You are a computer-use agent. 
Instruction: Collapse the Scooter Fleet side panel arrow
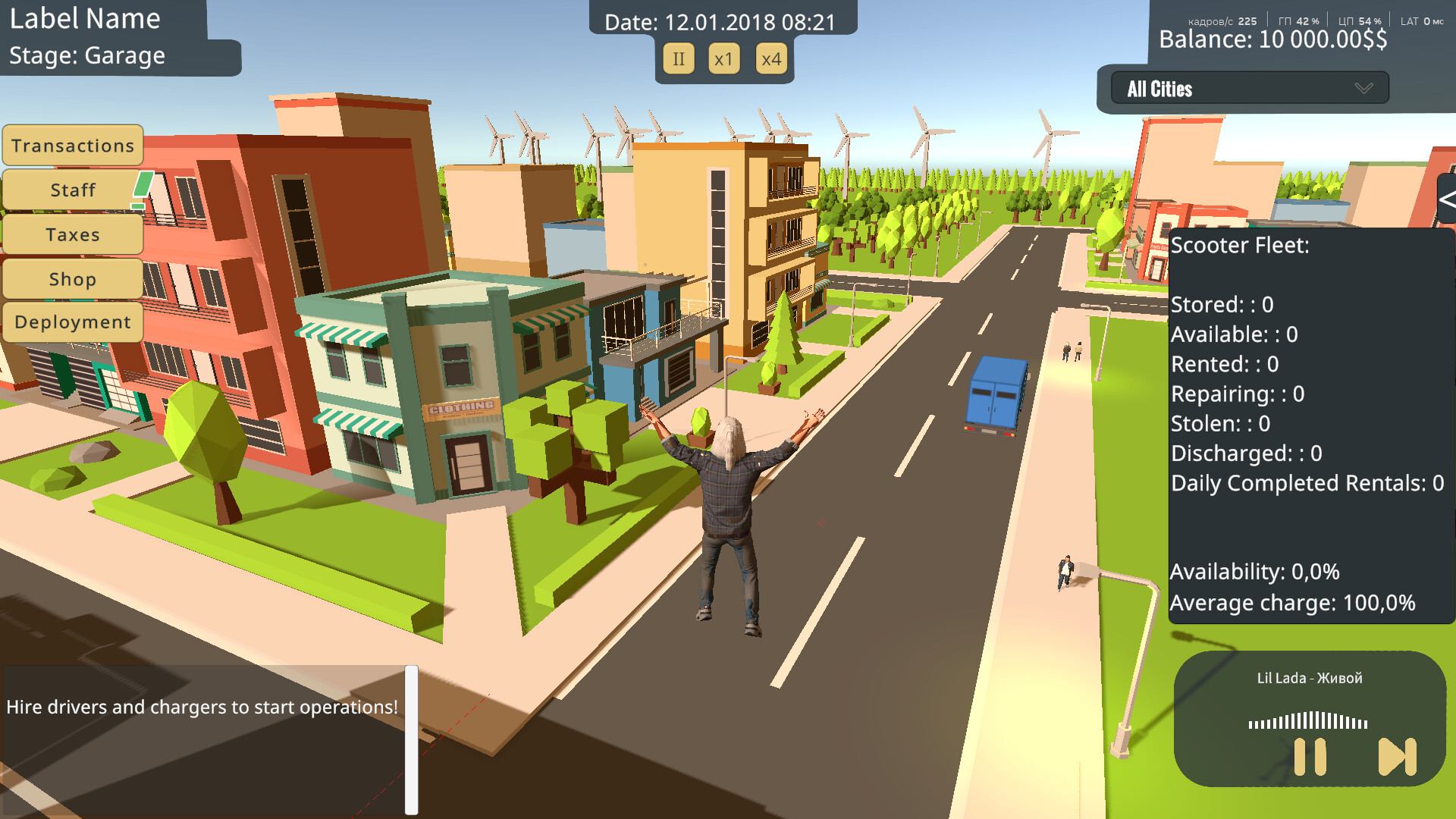coord(1446,200)
